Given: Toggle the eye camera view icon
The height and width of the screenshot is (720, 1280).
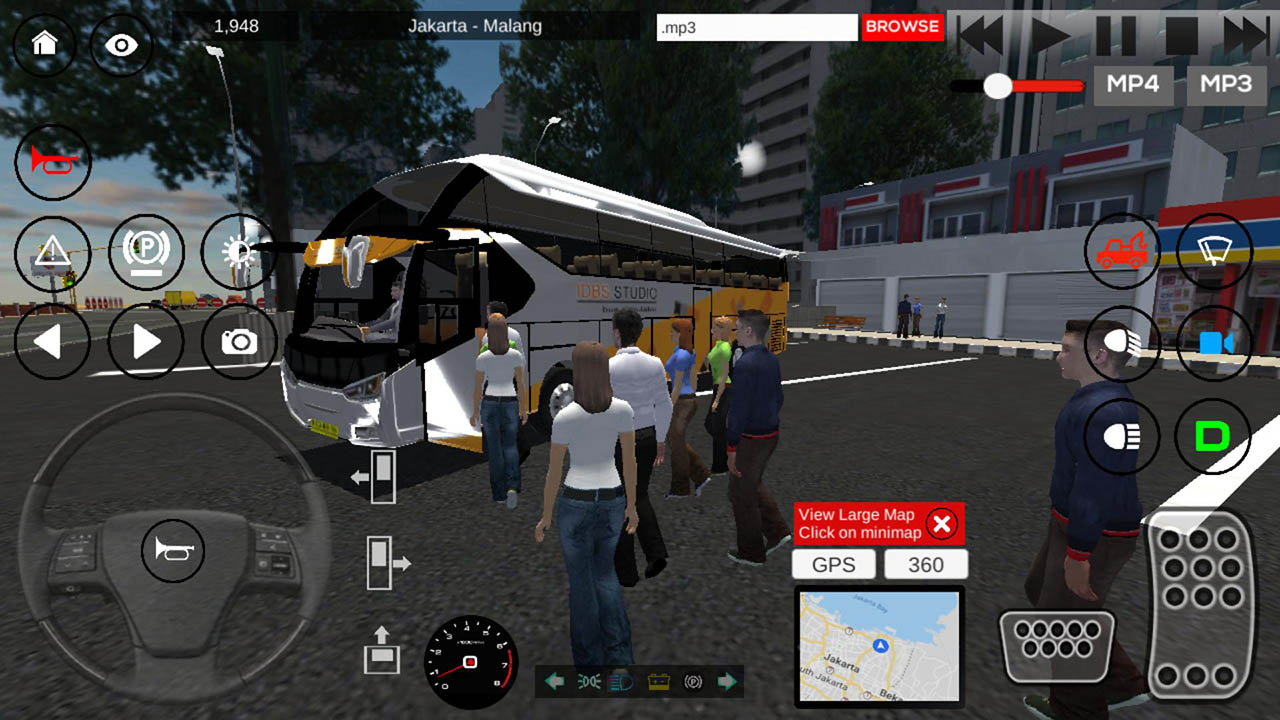Looking at the screenshot, I should tap(121, 44).
